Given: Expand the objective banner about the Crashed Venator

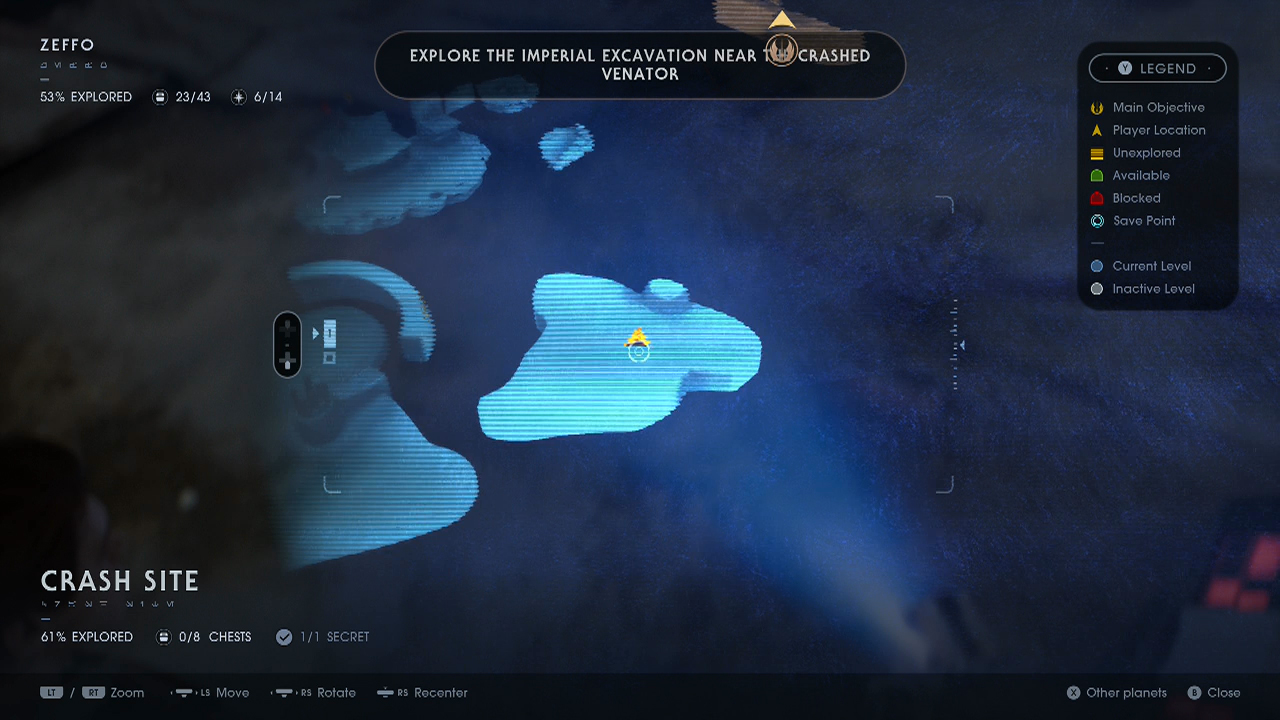Looking at the screenshot, I should [640, 65].
